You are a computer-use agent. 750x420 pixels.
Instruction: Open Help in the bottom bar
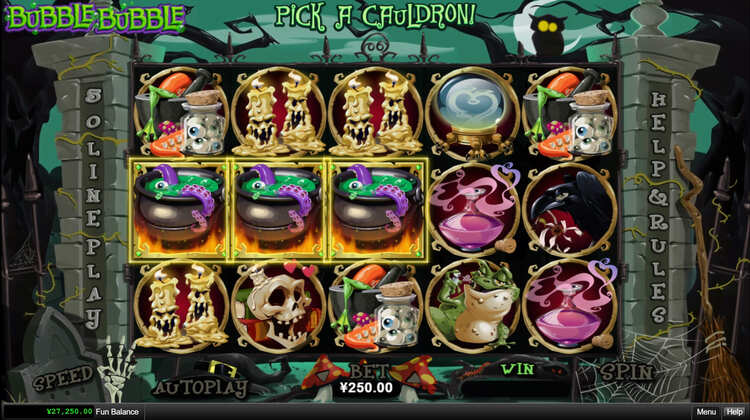pos(734,412)
